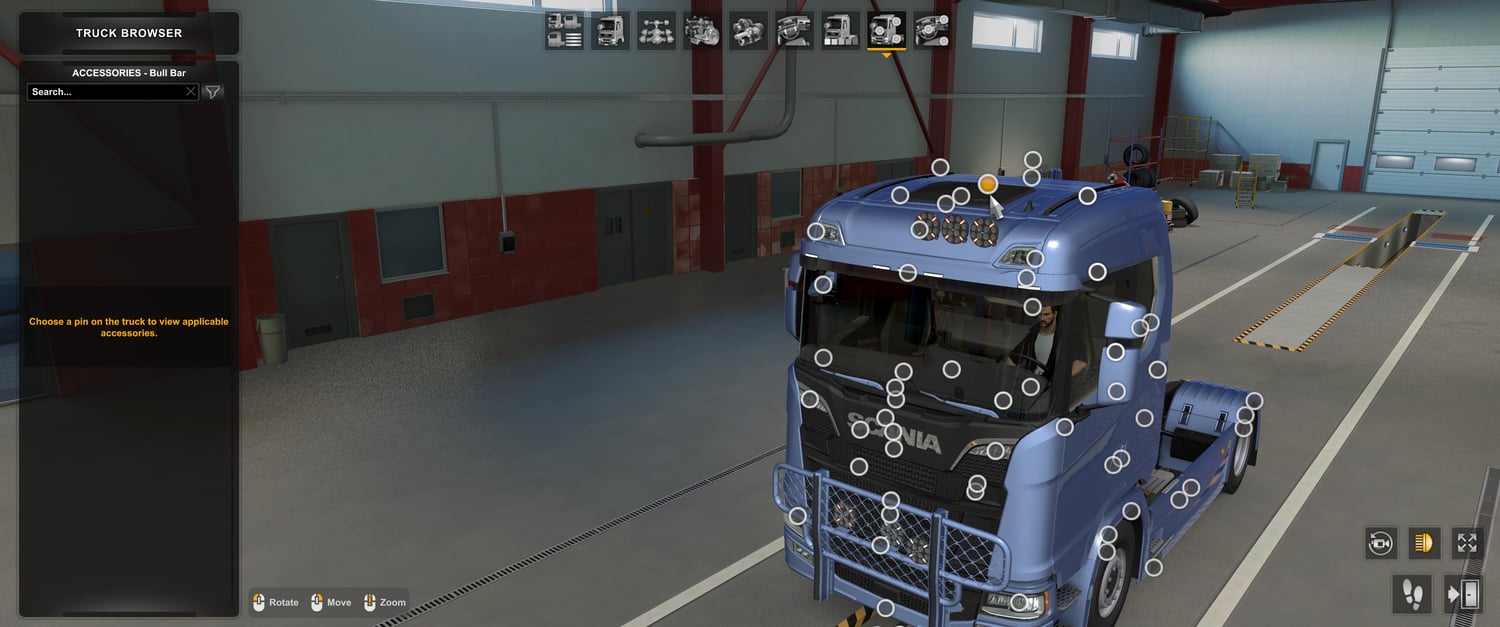Image resolution: width=1500 pixels, height=627 pixels.
Task: Open the truck paint job tab
Action: pyautogui.click(x=840, y=31)
